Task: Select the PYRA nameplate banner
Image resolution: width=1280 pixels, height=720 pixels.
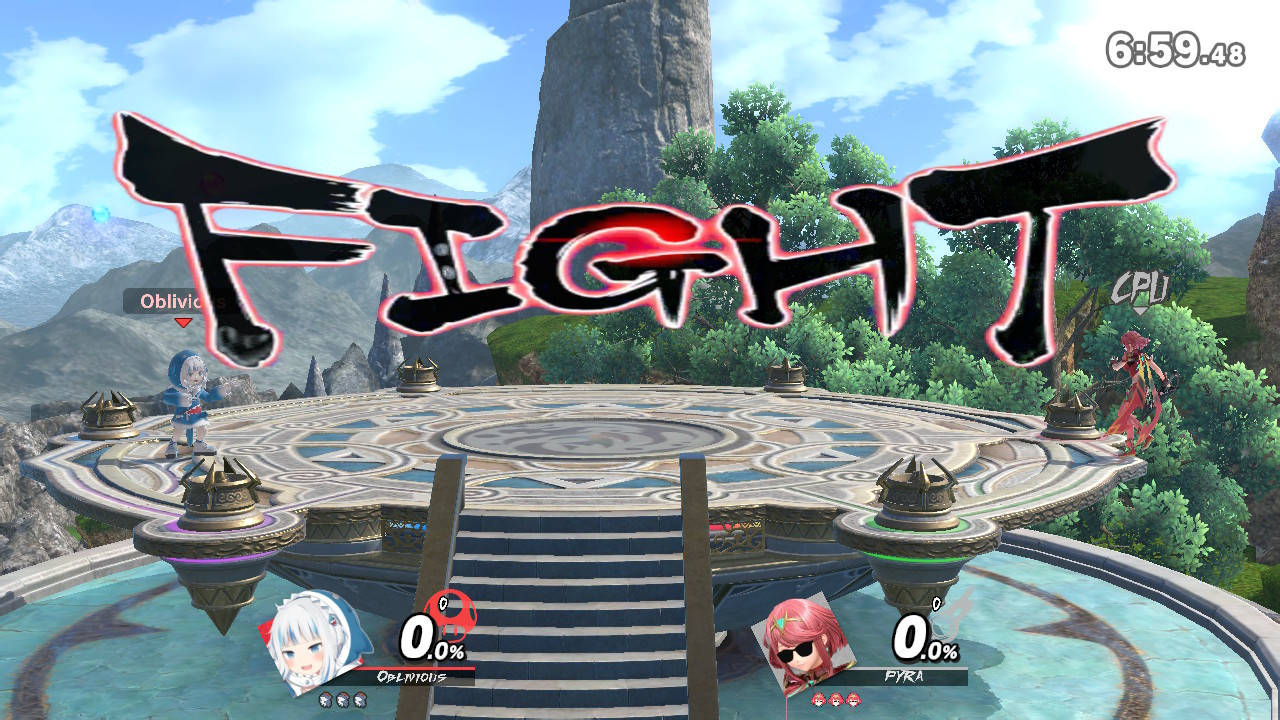Action: pyautogui.click(x=904, y=675)
